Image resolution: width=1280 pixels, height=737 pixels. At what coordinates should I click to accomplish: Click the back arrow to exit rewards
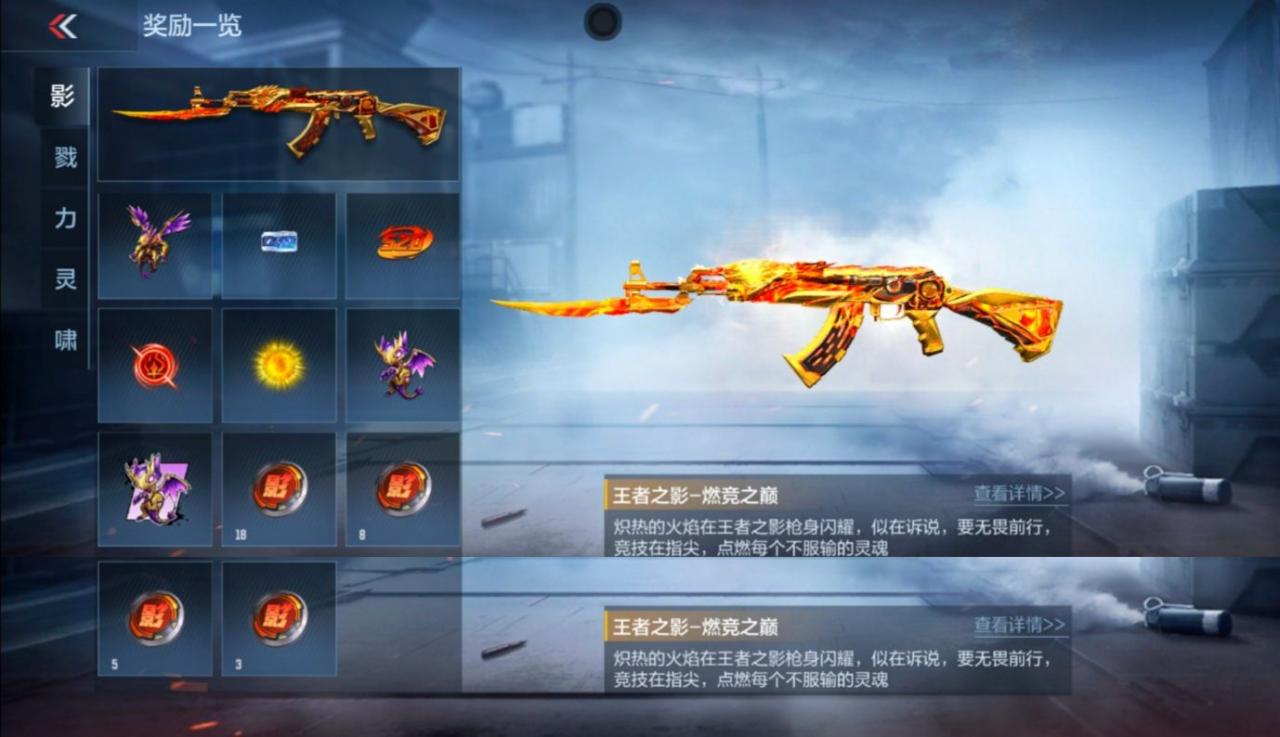[62, 25]
